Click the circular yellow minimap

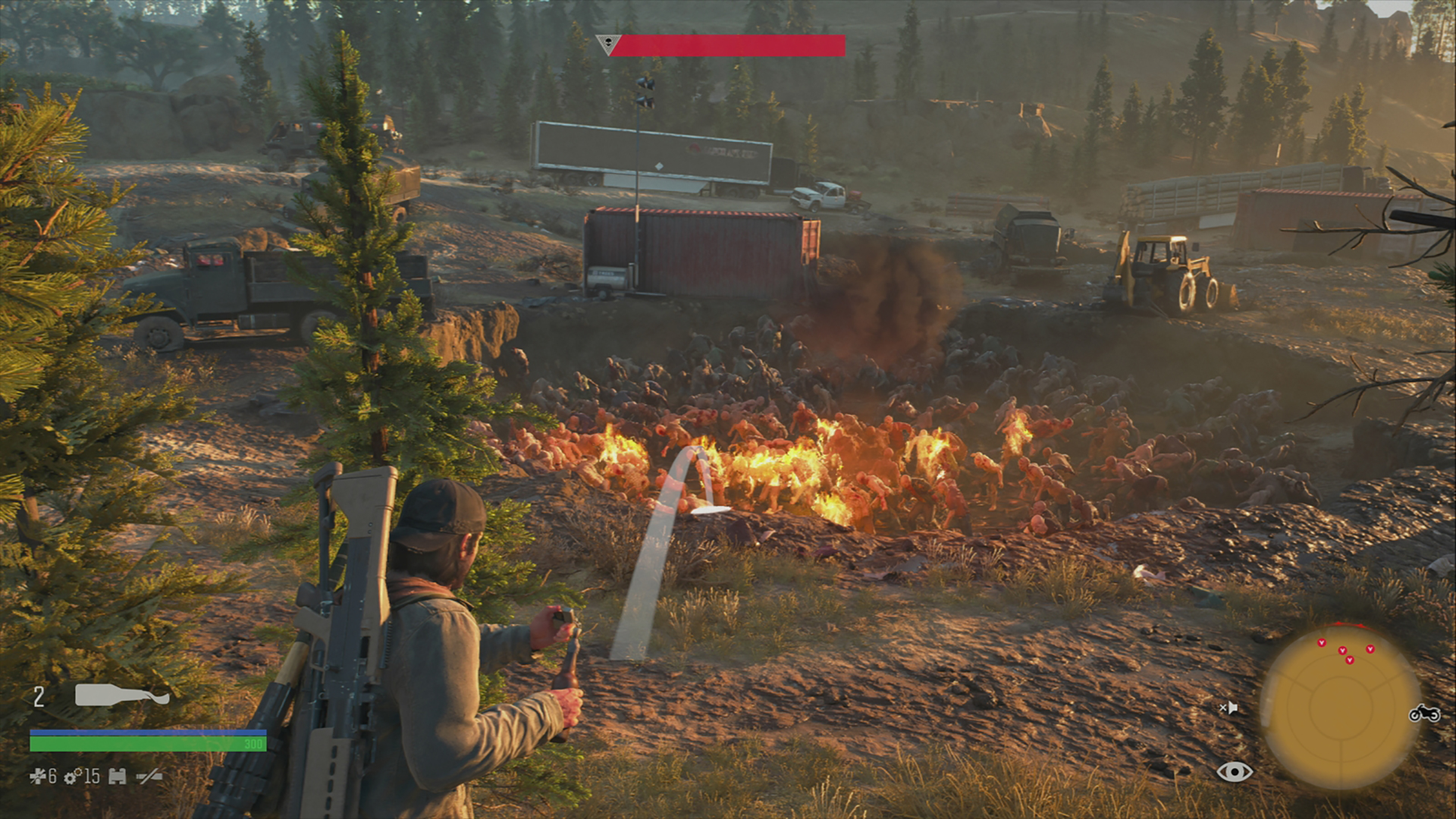pos(1340,707)
